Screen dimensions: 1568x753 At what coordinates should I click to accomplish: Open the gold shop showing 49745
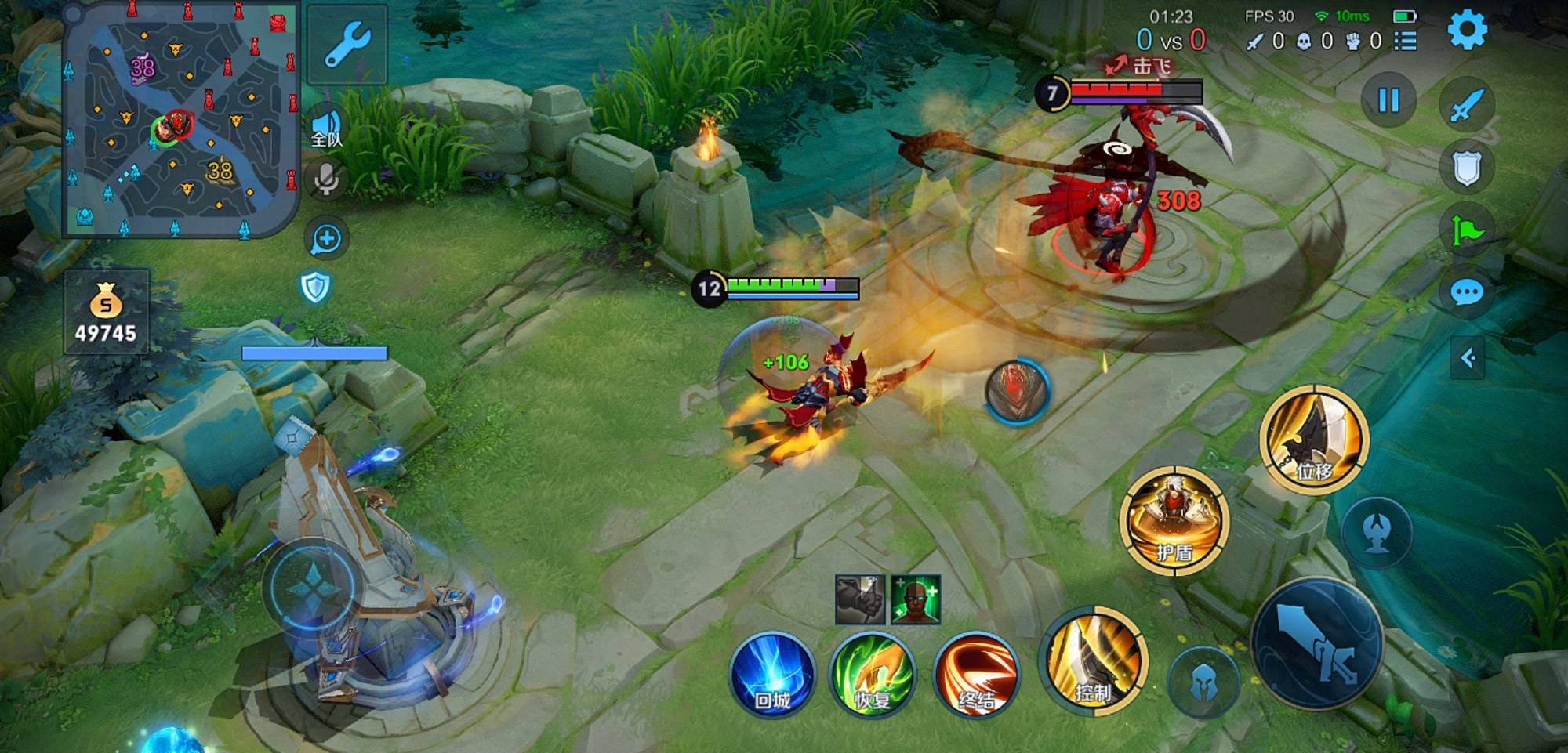point(106,312)
